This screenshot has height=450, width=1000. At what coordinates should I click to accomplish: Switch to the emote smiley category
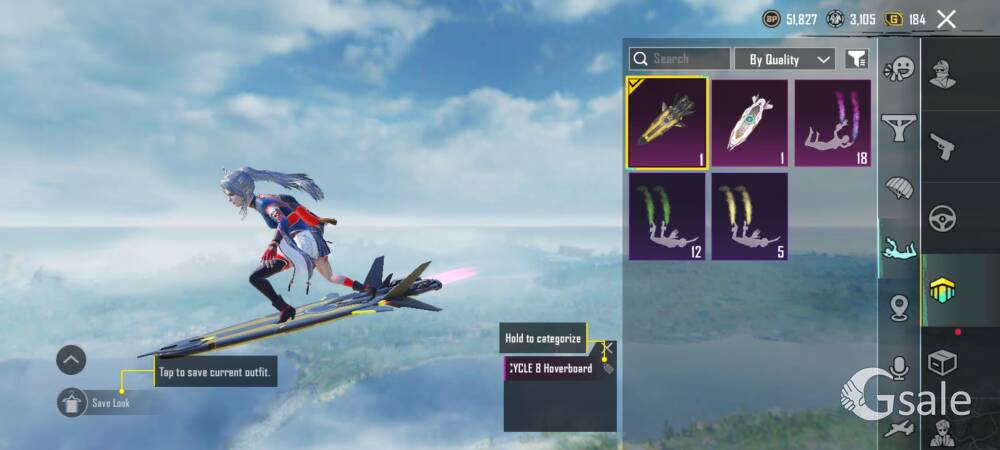coord(899,69)
